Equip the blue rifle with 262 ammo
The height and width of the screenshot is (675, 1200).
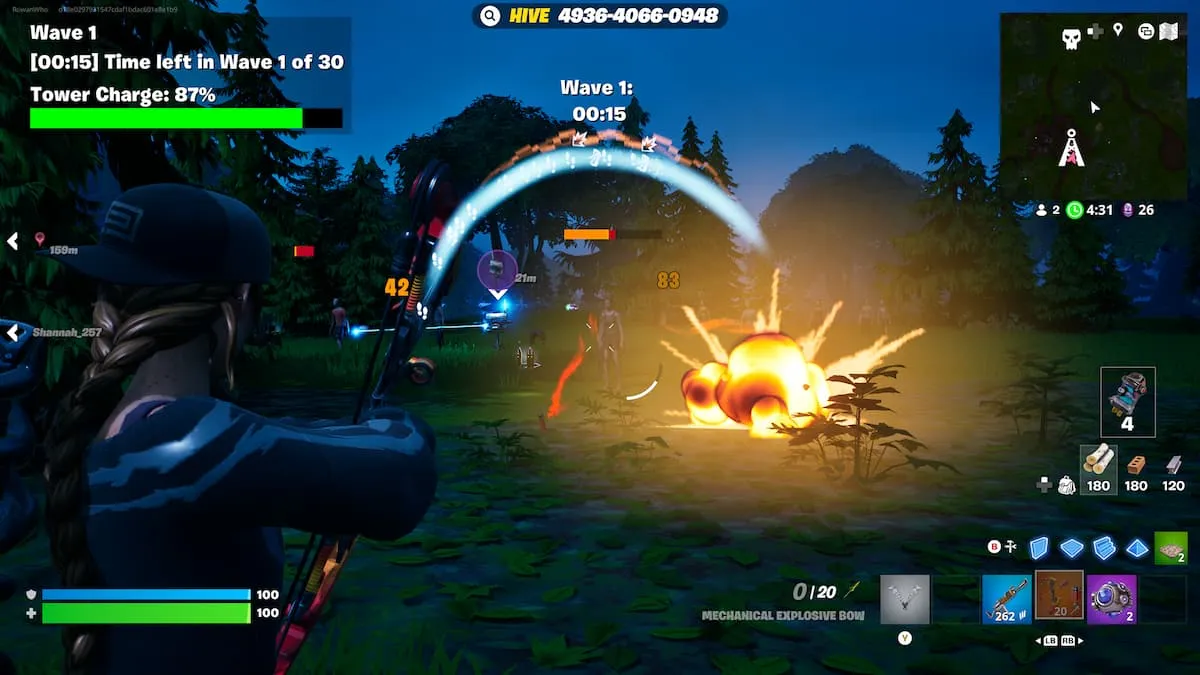point(1006,598)
